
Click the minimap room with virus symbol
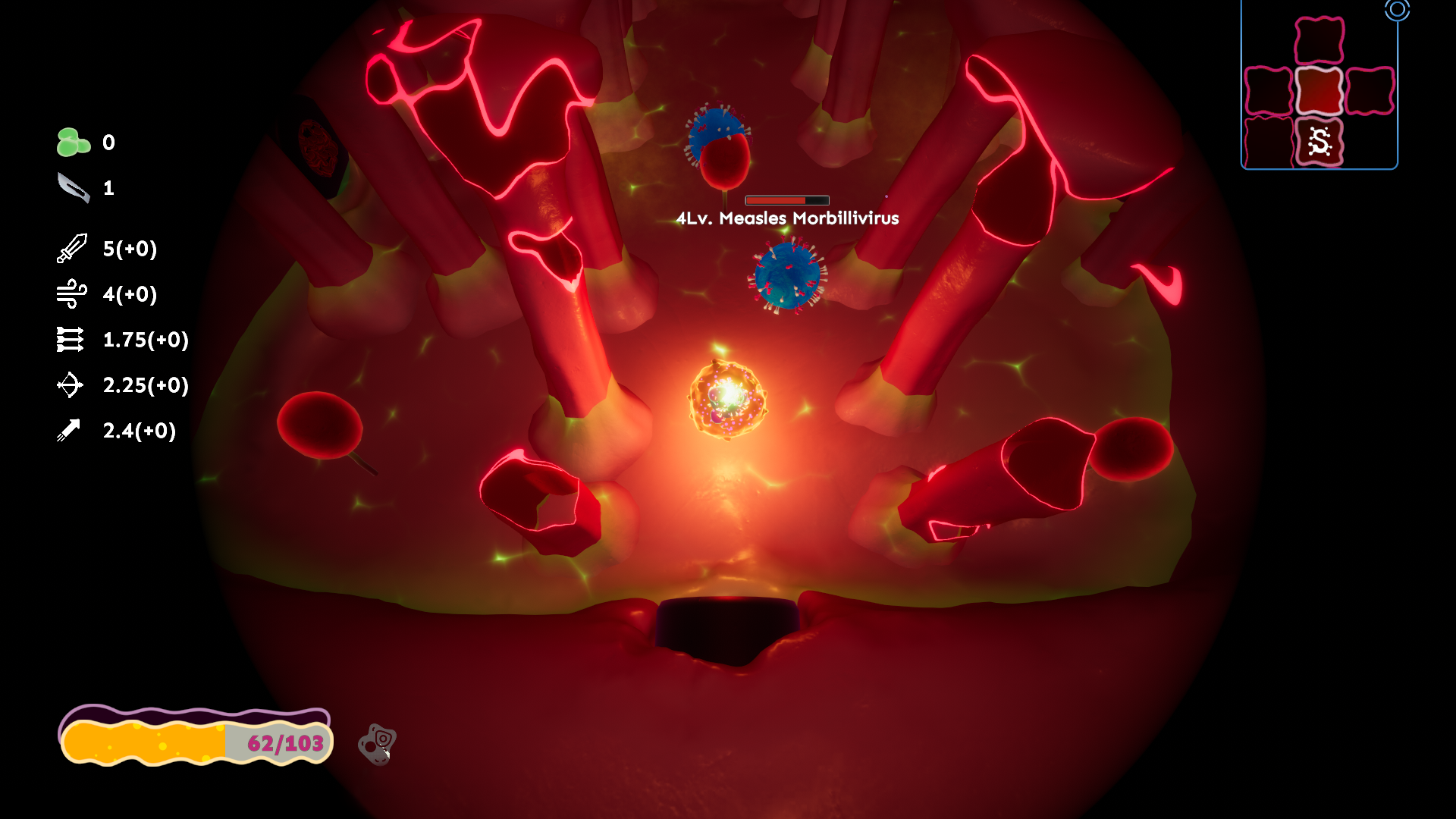(1319, 142)
